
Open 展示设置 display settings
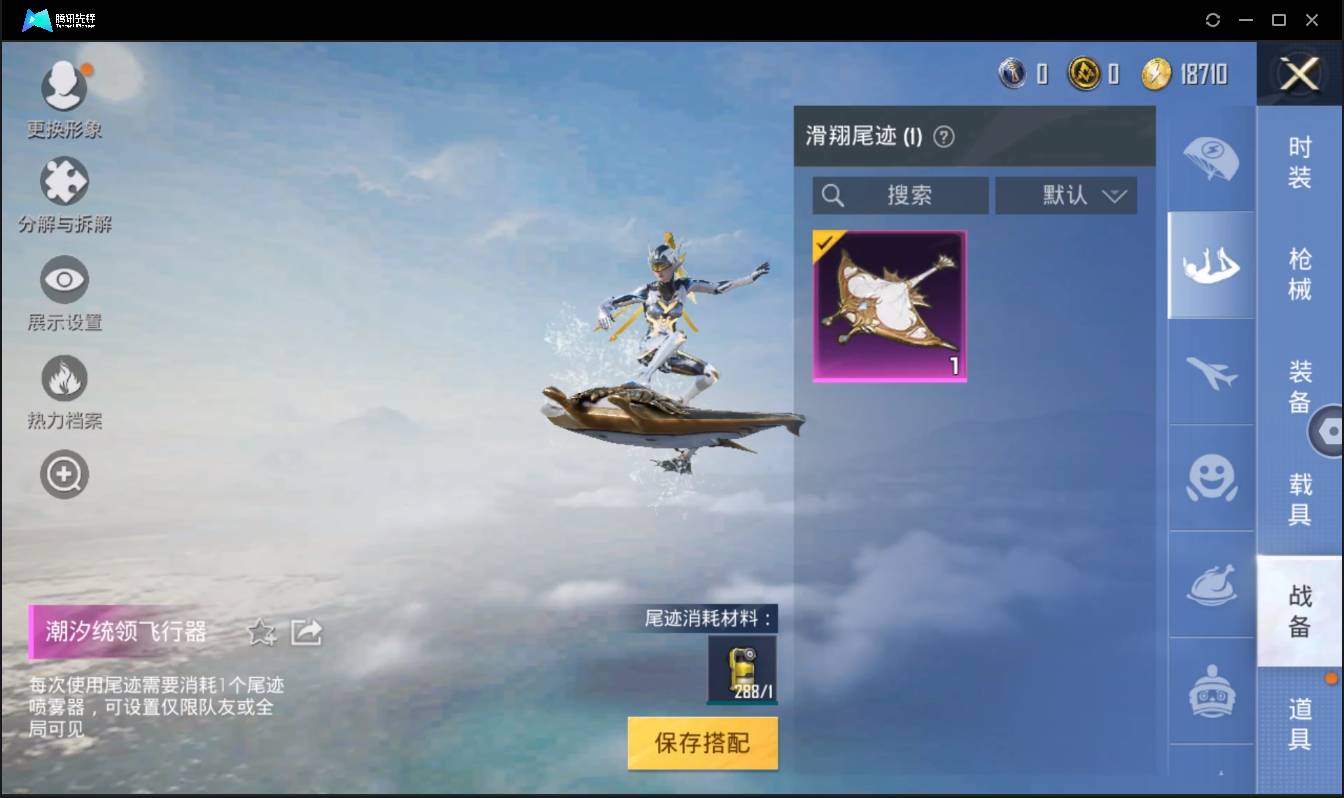(64, 278)
